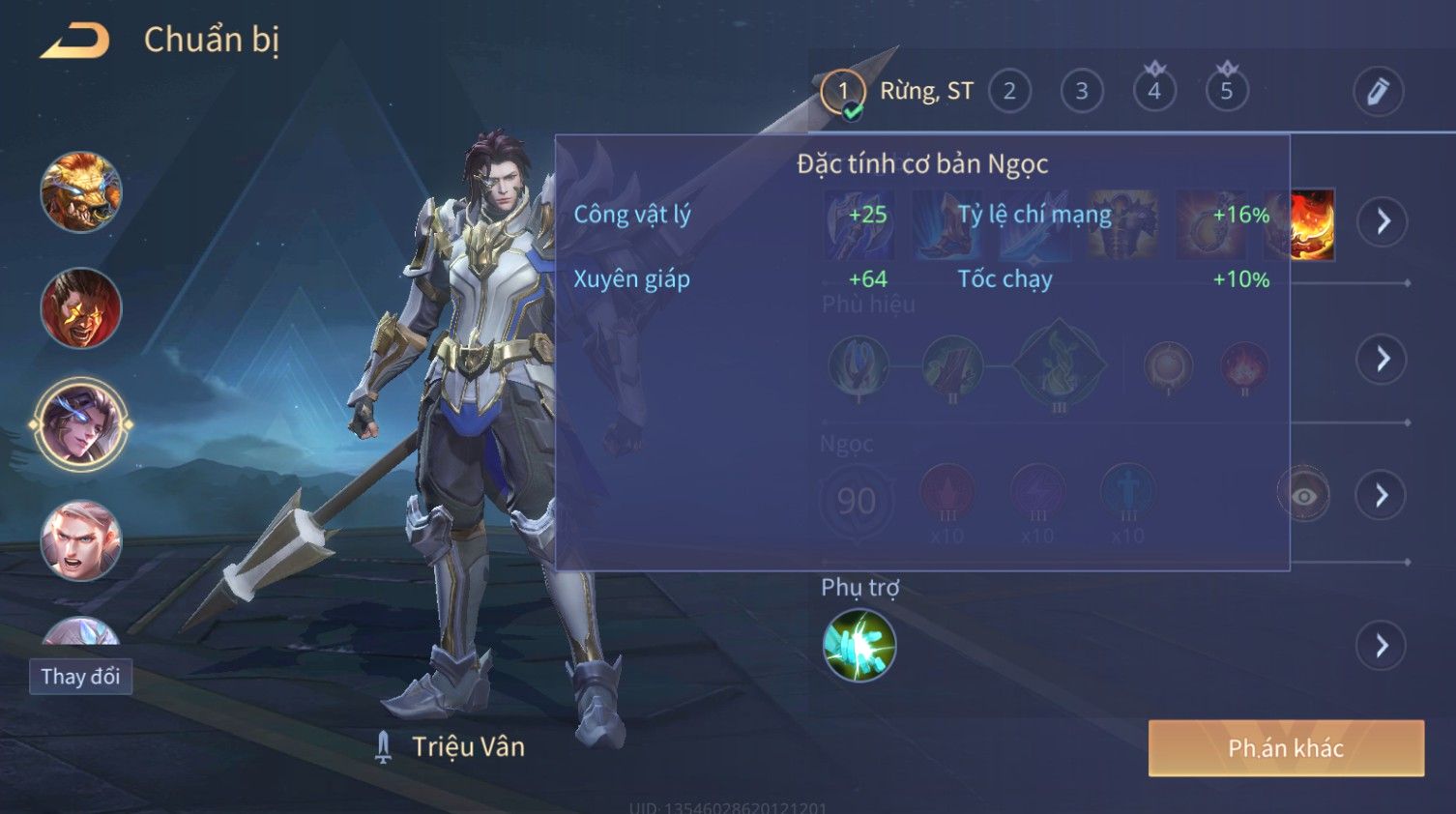1456x814 pixels.
Task: Switch to loadout preset 2
Action: 1009,92
